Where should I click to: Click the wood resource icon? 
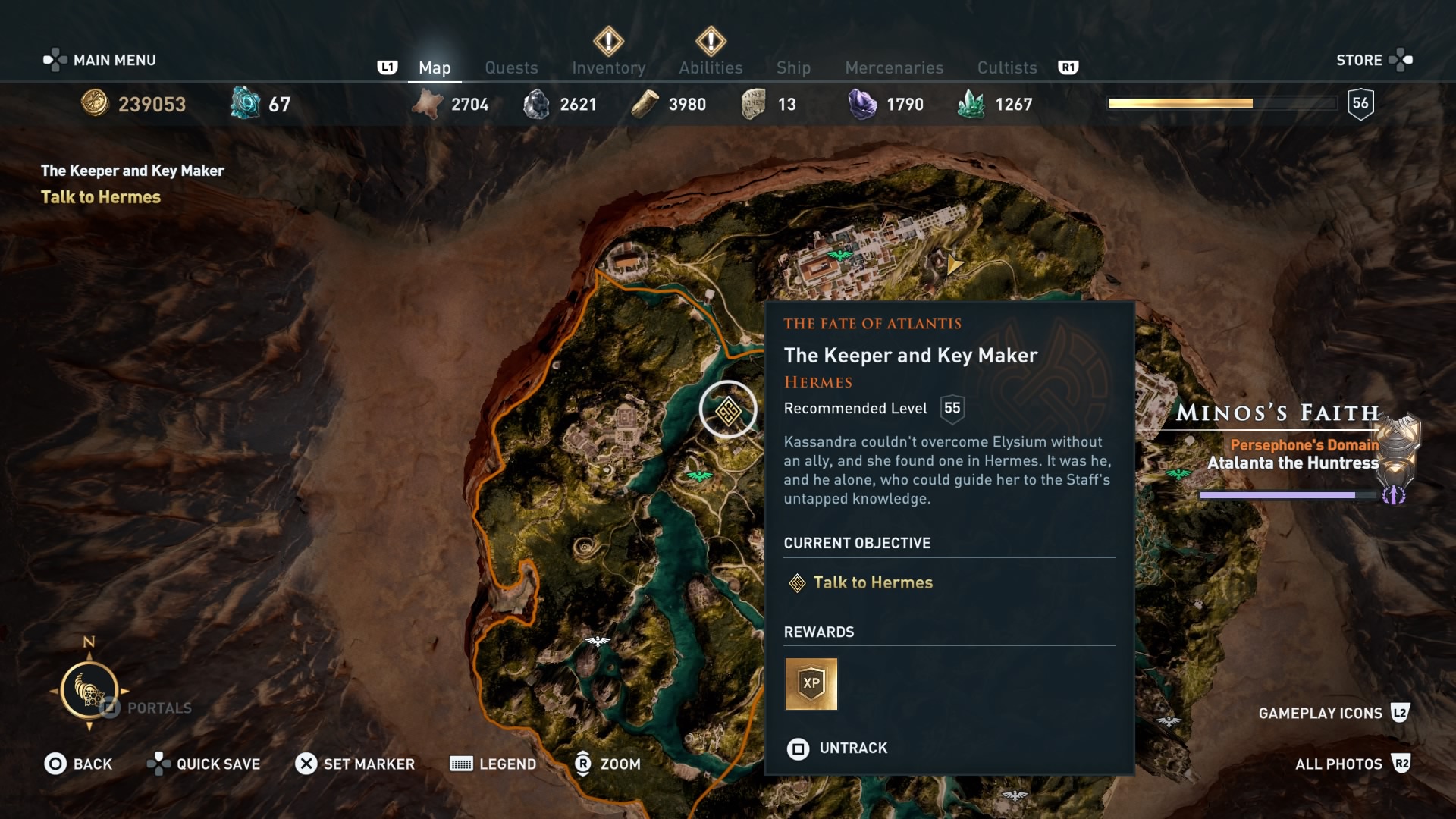pyautogui.click(x=646, y=104)
